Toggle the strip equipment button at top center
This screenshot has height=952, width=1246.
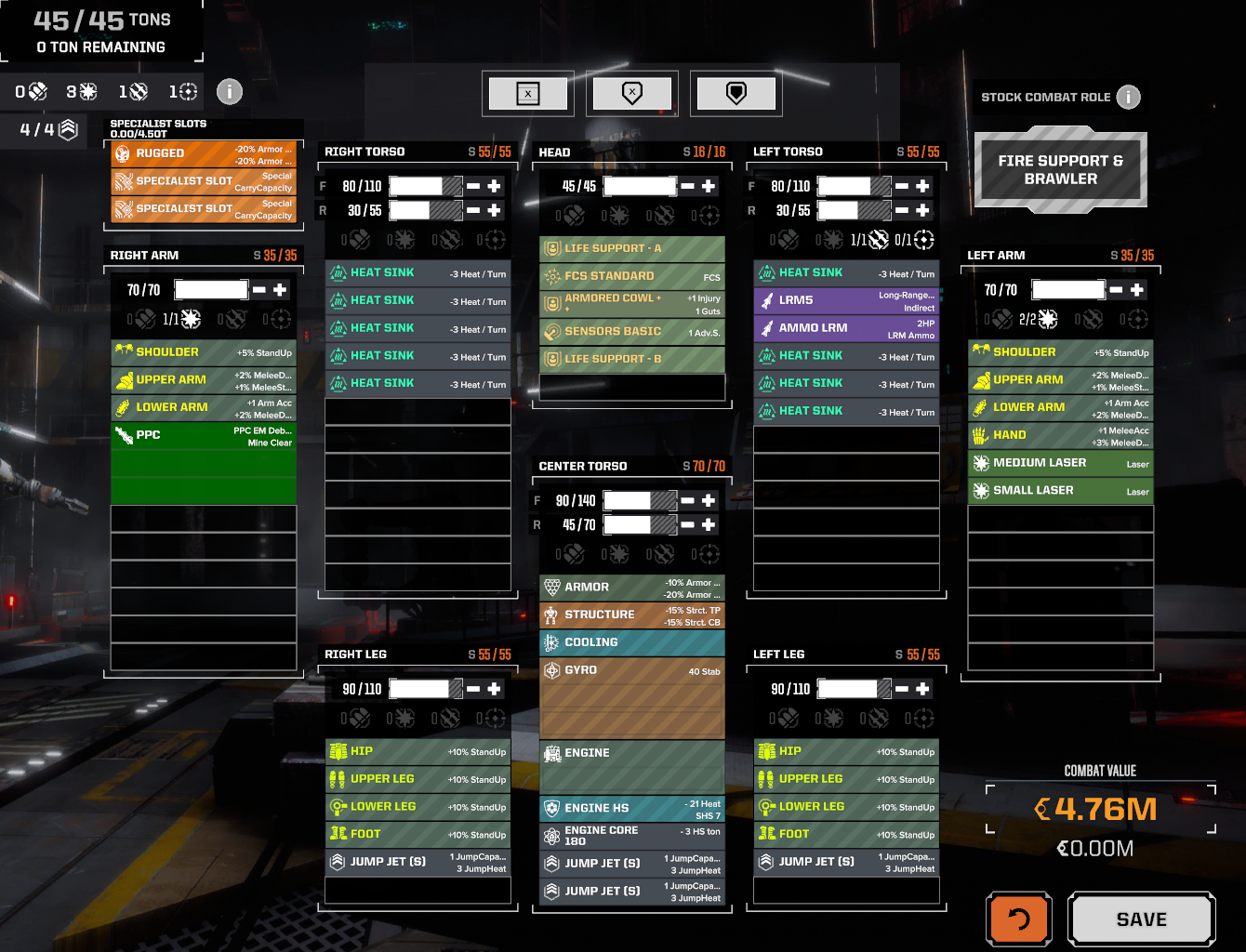tap(528, 93)
